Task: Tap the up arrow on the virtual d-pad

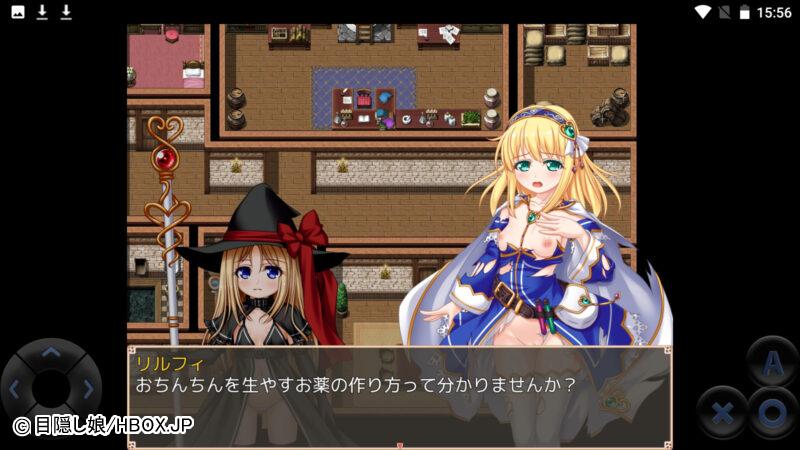Action: click(x=50, y=352)
